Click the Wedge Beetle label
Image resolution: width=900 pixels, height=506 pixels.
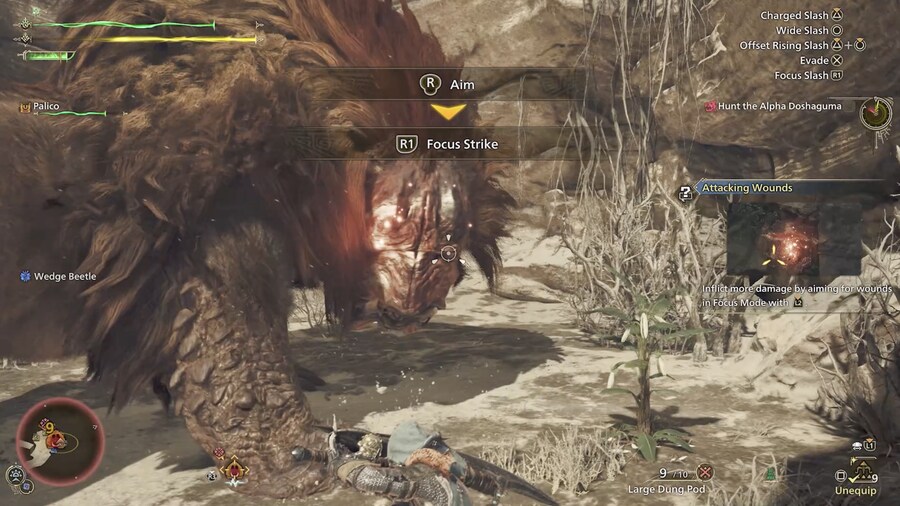click(x=64, y=276)
